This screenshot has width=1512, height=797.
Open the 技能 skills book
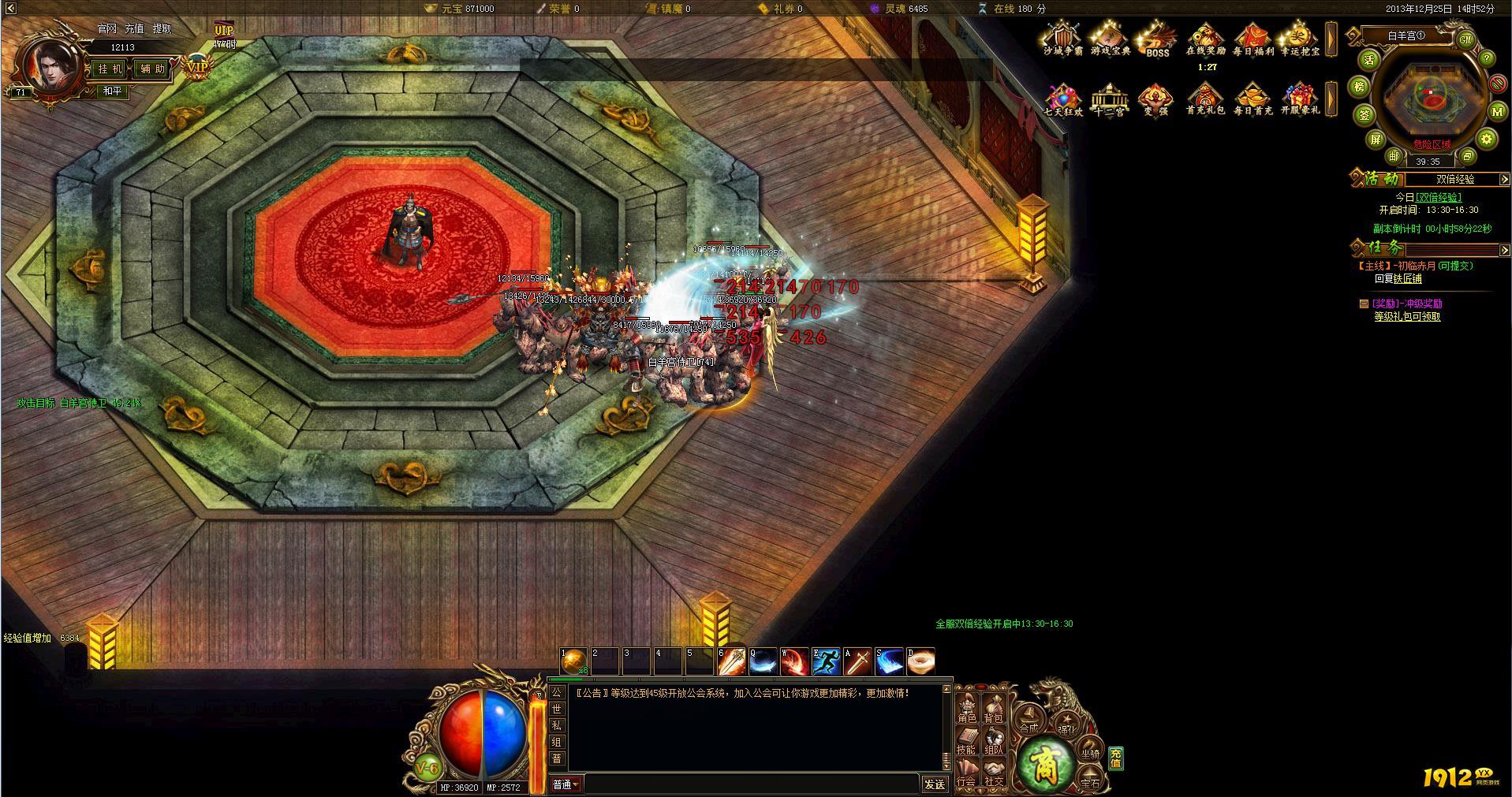pos(967,741)
